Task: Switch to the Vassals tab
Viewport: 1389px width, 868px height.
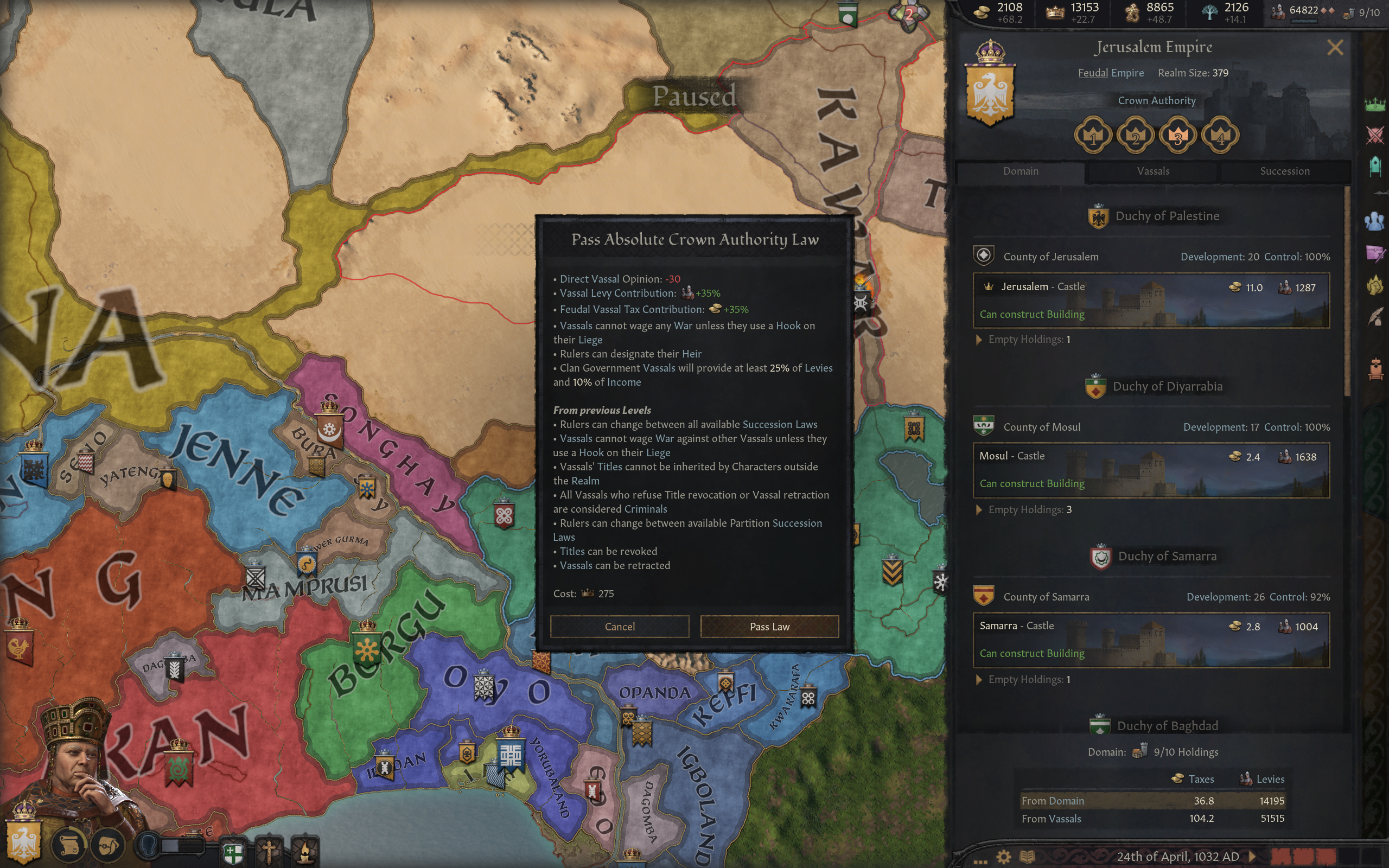Action: tap(1152, 171)
